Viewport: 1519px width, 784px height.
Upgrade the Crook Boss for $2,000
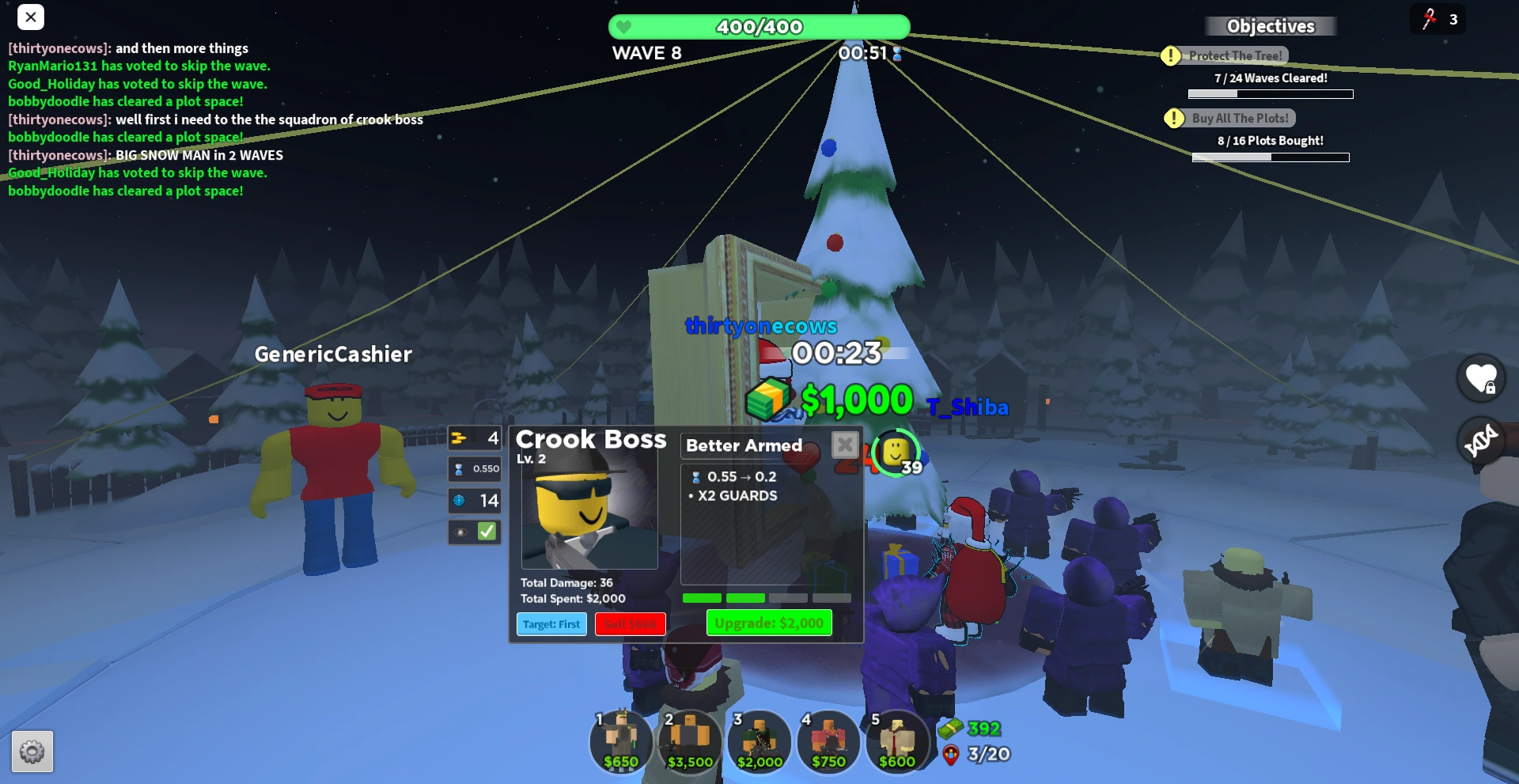pyautogui.click(x=768, y=623)
